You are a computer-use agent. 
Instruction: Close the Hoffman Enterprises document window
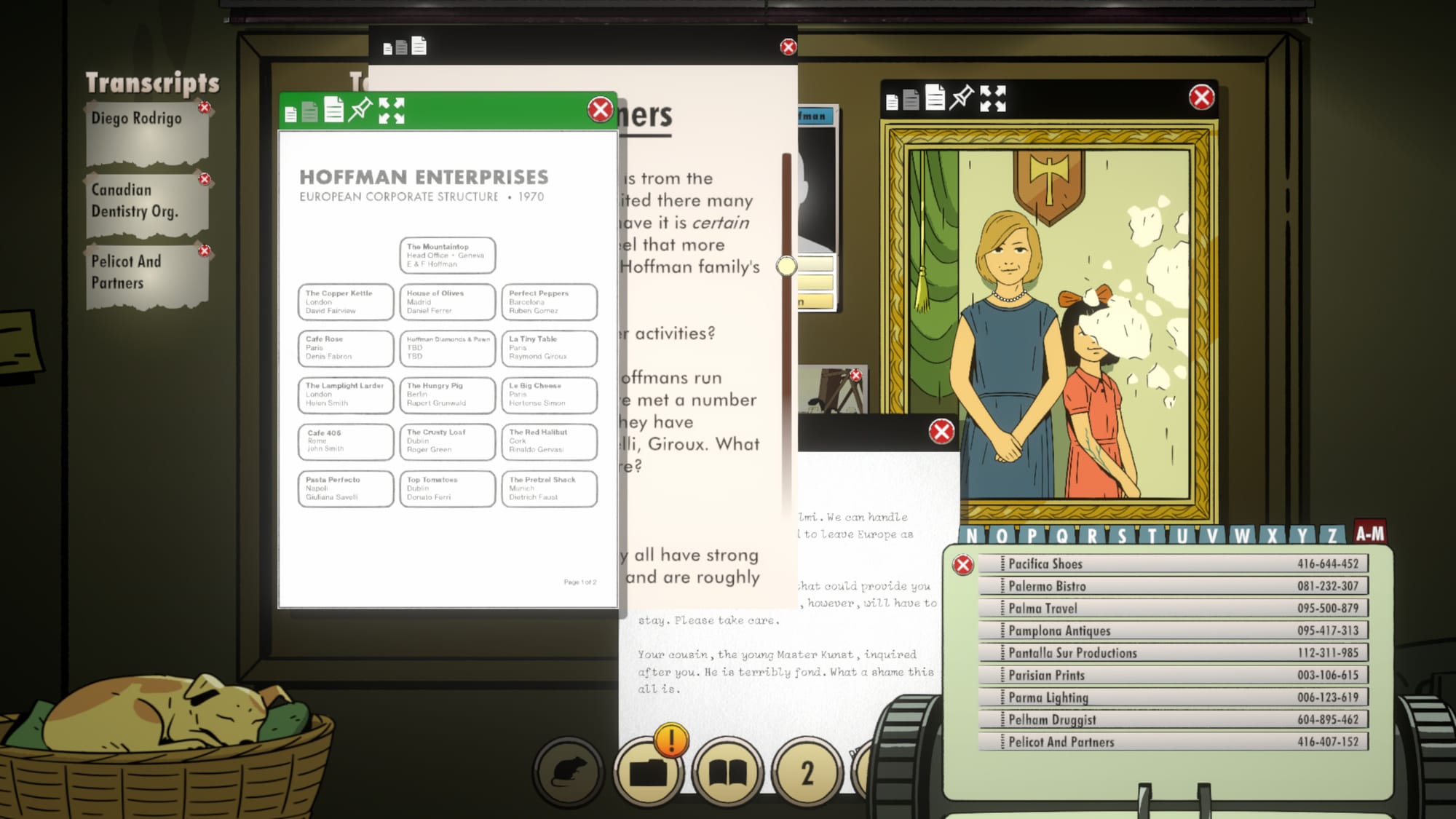(600, 110)
